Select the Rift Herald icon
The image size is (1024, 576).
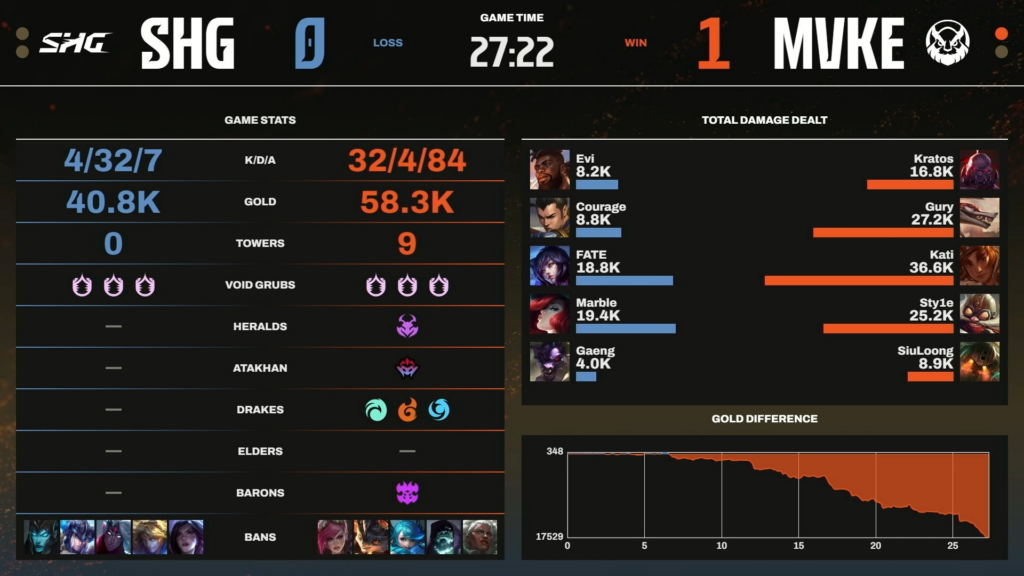(x=407, y=327)
